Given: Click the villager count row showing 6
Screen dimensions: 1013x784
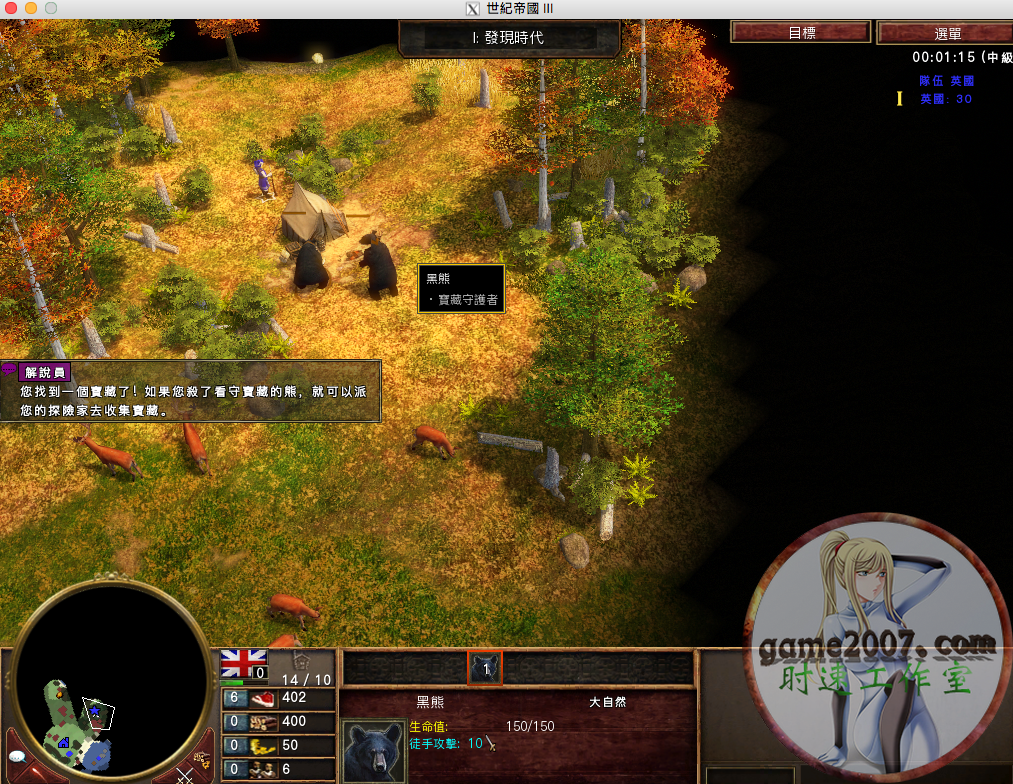Looking at the screenshot, I should [278, 769].
